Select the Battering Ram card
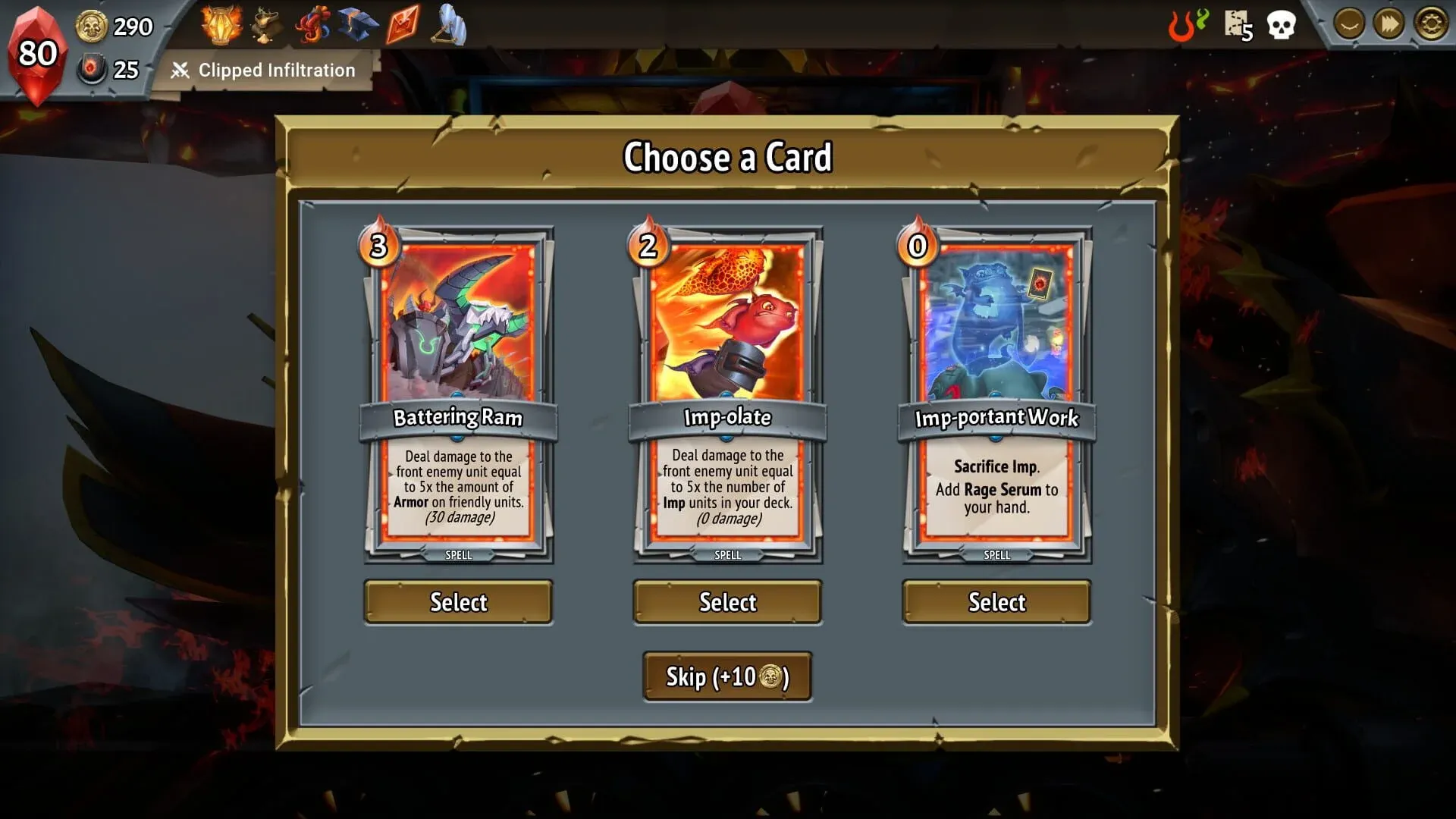The image size is (1456, 819). coord(457,601)
